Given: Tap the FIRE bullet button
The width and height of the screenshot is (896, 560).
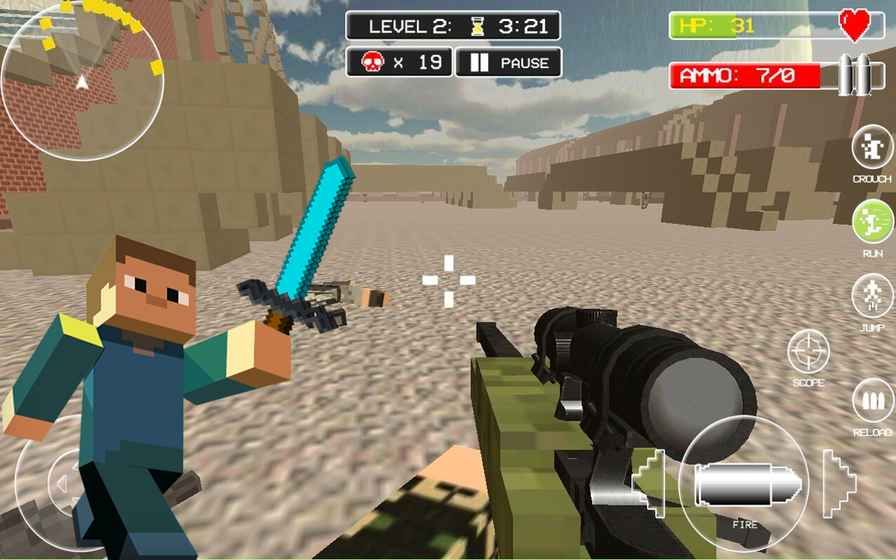Looking at the screenshot, I should click(743, 483).
